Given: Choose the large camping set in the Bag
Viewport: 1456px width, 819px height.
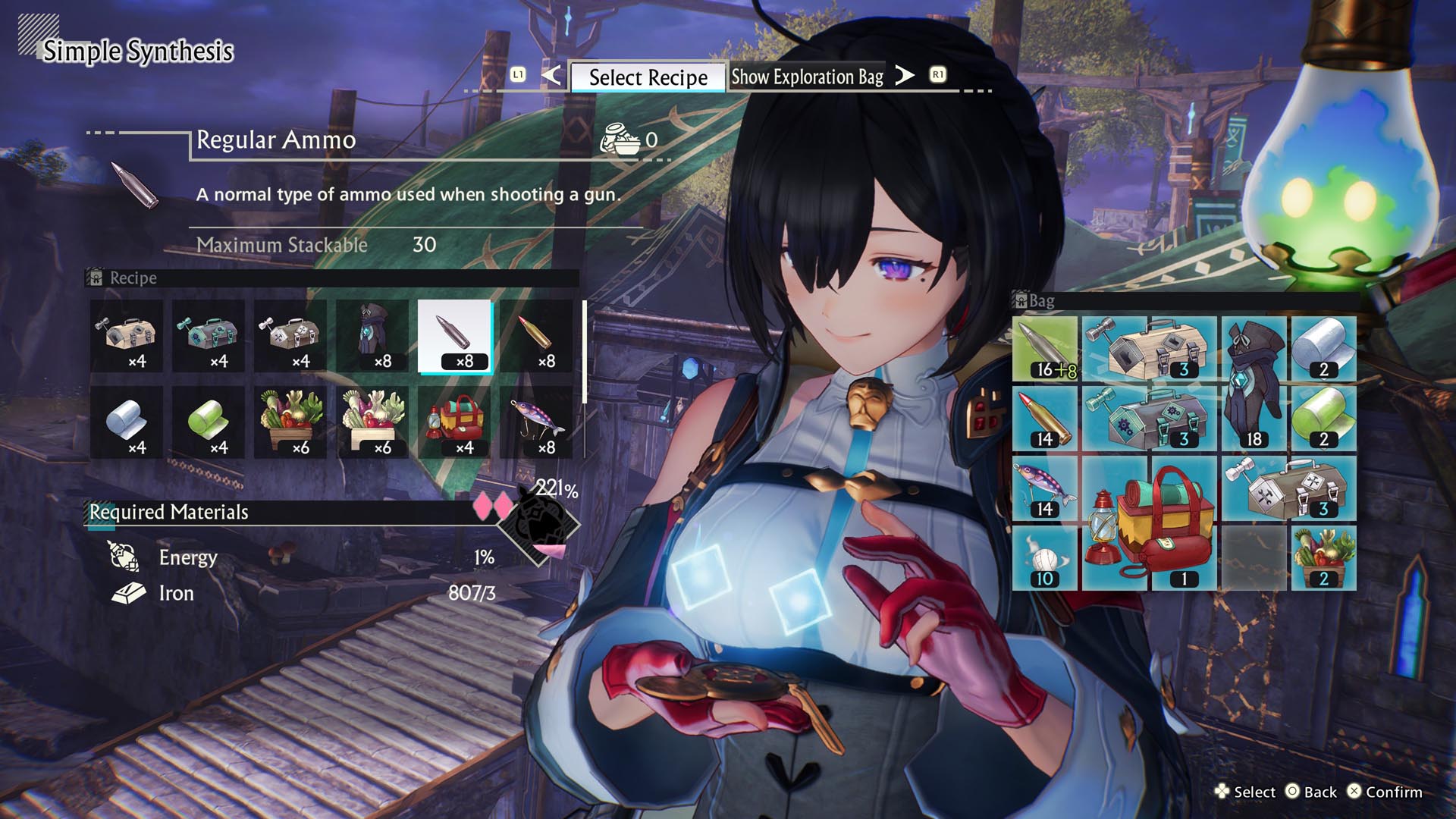Looking at the screenshot, I should point(1149,523).
